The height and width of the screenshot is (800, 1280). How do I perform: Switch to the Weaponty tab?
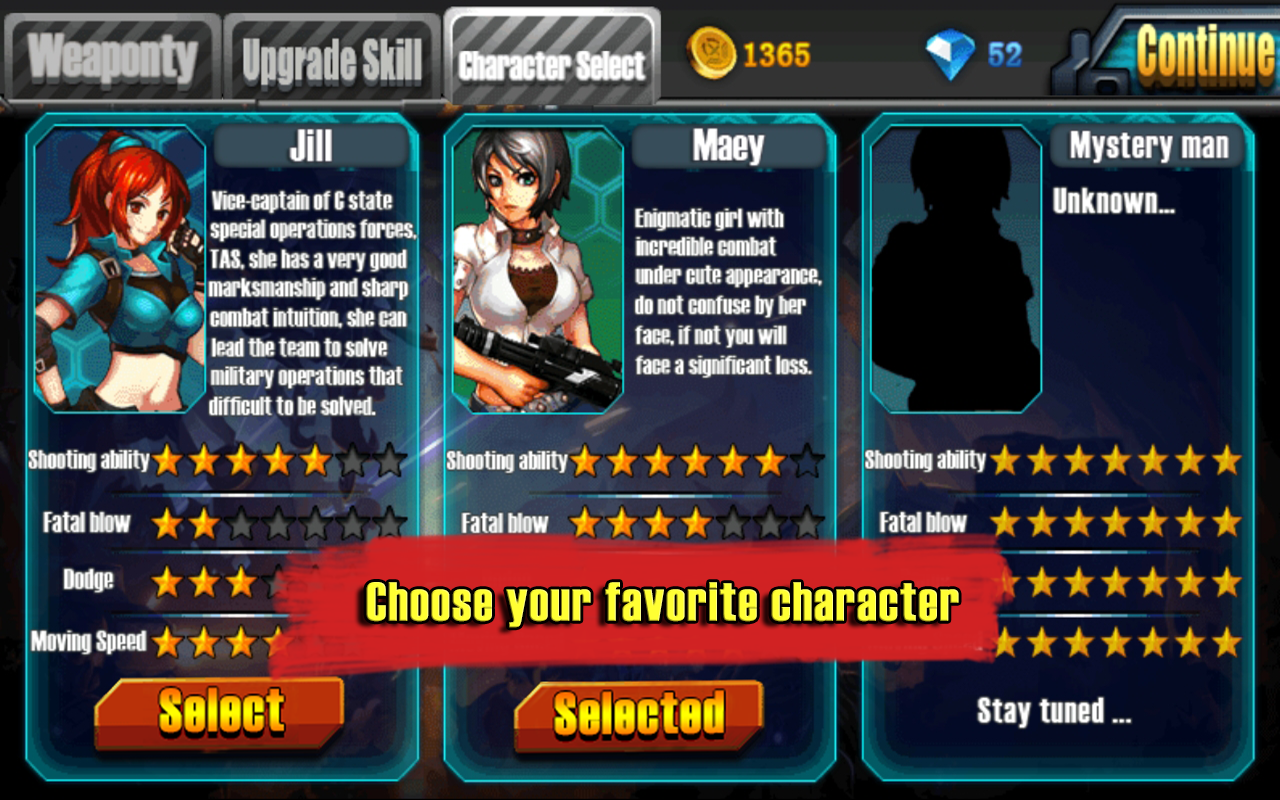[x=112, y=58]
